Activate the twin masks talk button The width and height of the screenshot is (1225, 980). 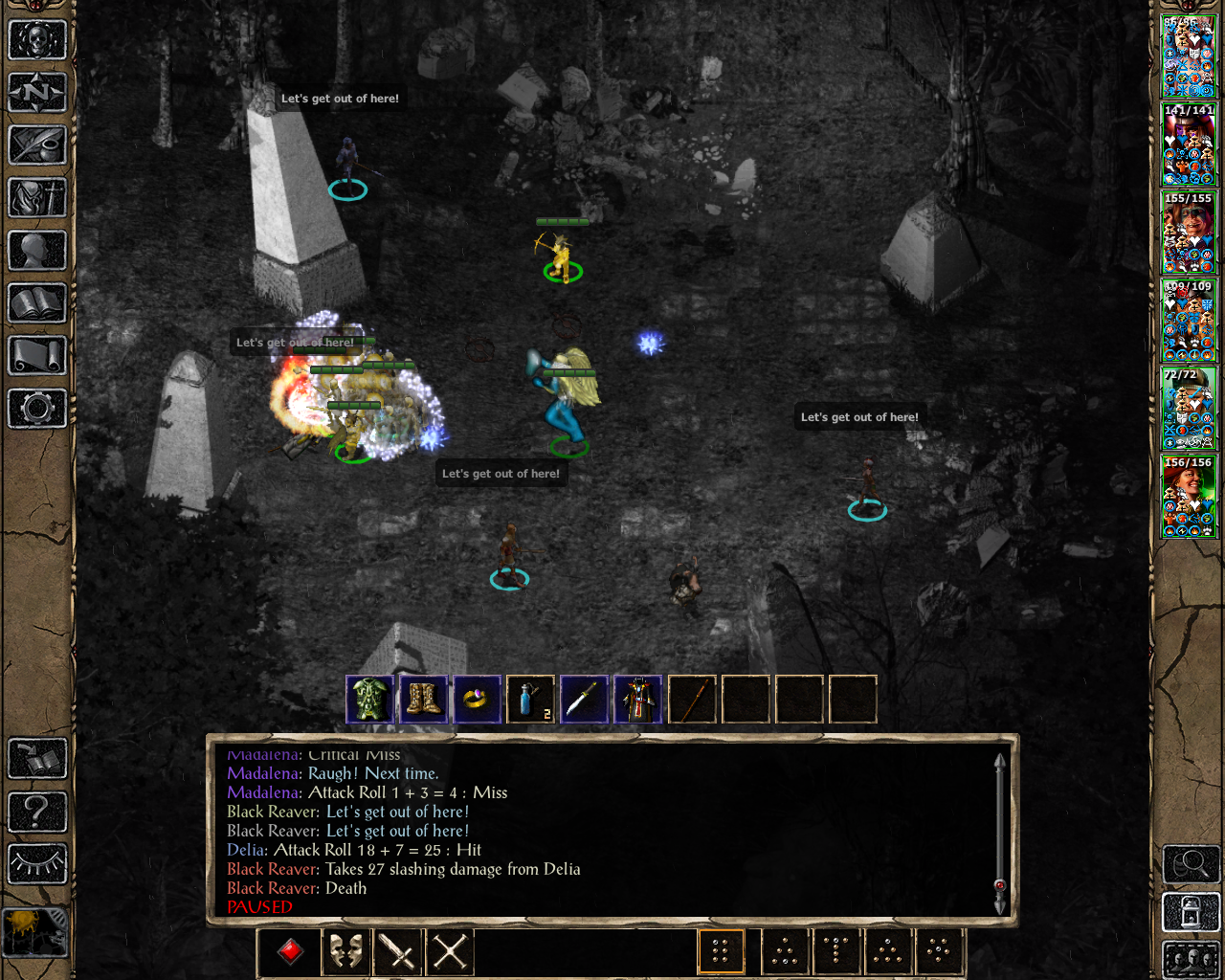(x=345, y=951)
